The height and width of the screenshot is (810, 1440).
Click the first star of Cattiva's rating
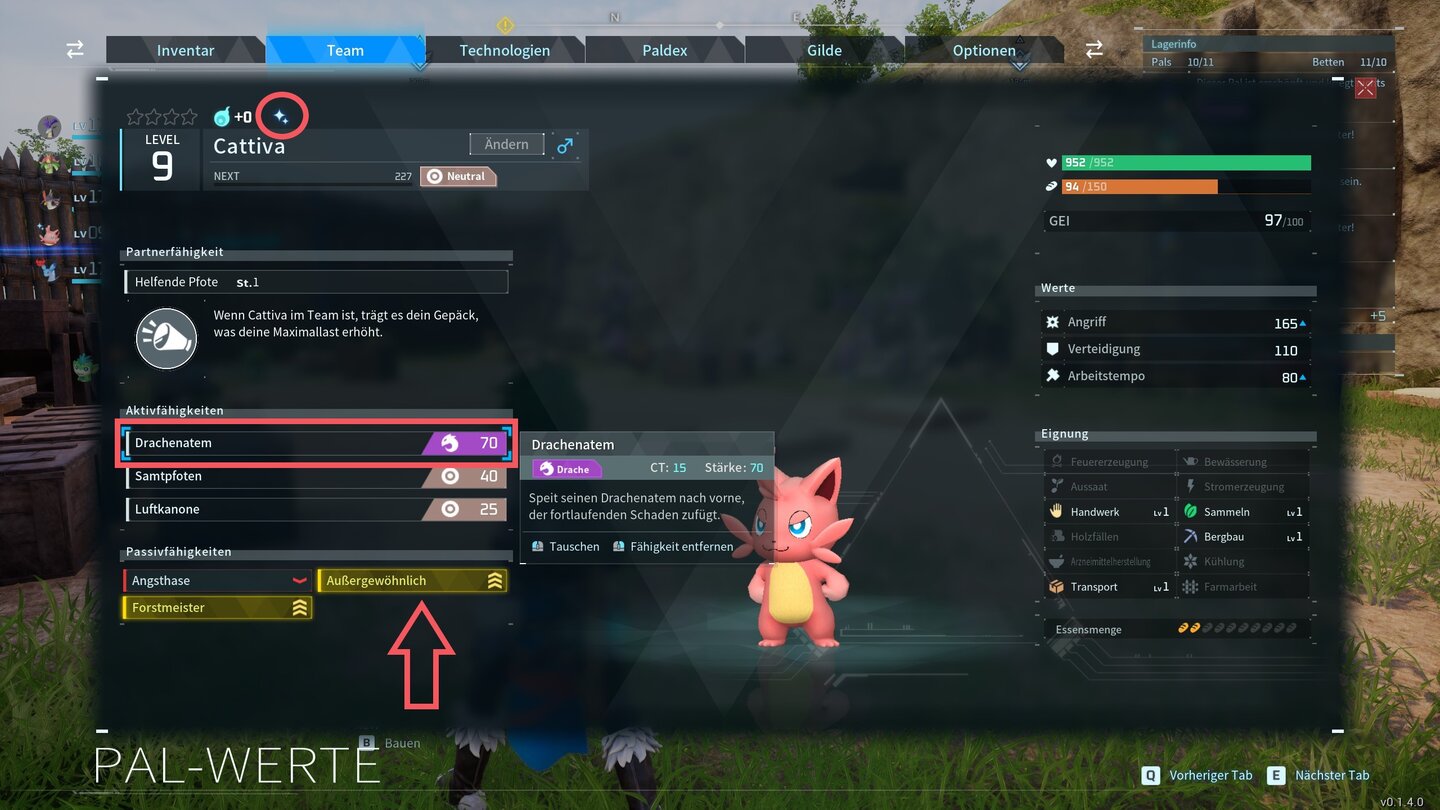133,116
